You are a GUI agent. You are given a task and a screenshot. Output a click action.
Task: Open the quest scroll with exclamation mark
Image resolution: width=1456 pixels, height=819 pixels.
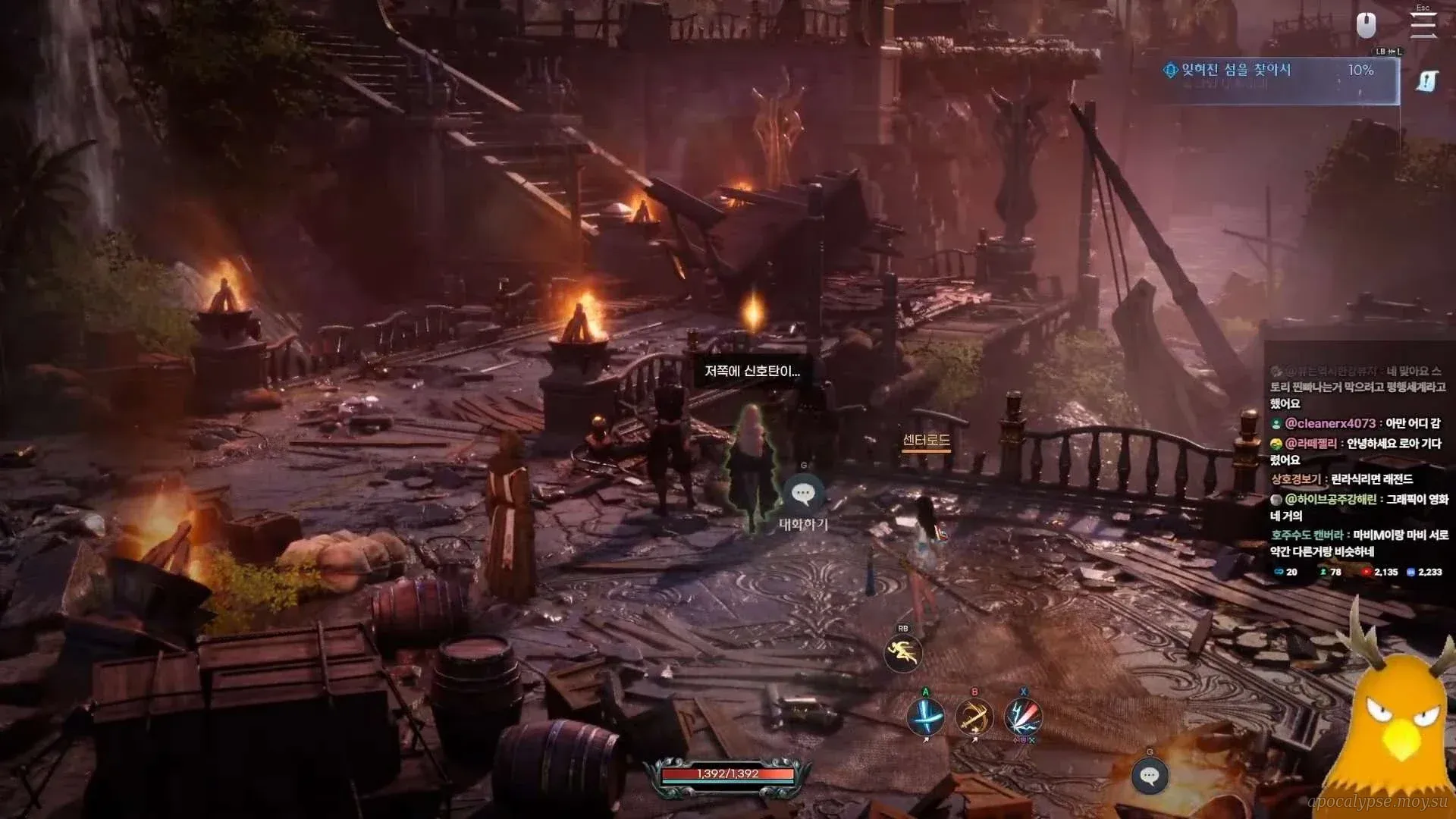pyautogui.click(x=1426, y=81)
